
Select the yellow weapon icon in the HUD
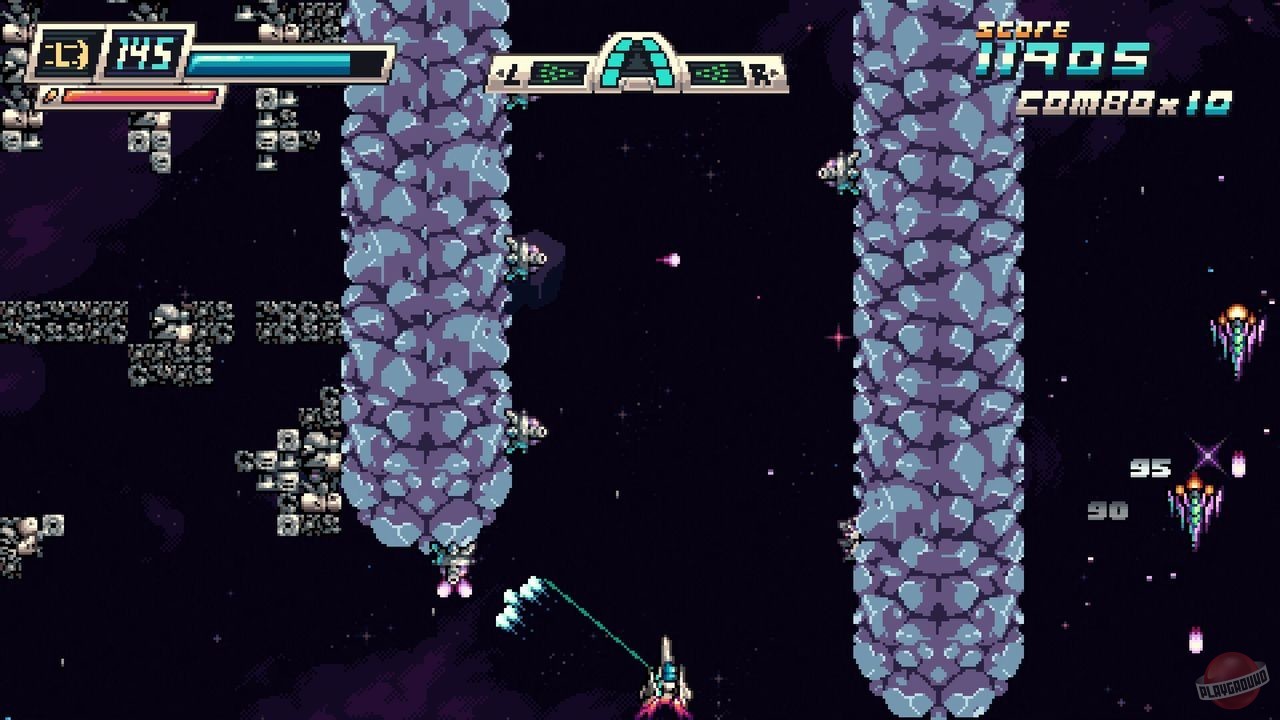tap(63, 50)
